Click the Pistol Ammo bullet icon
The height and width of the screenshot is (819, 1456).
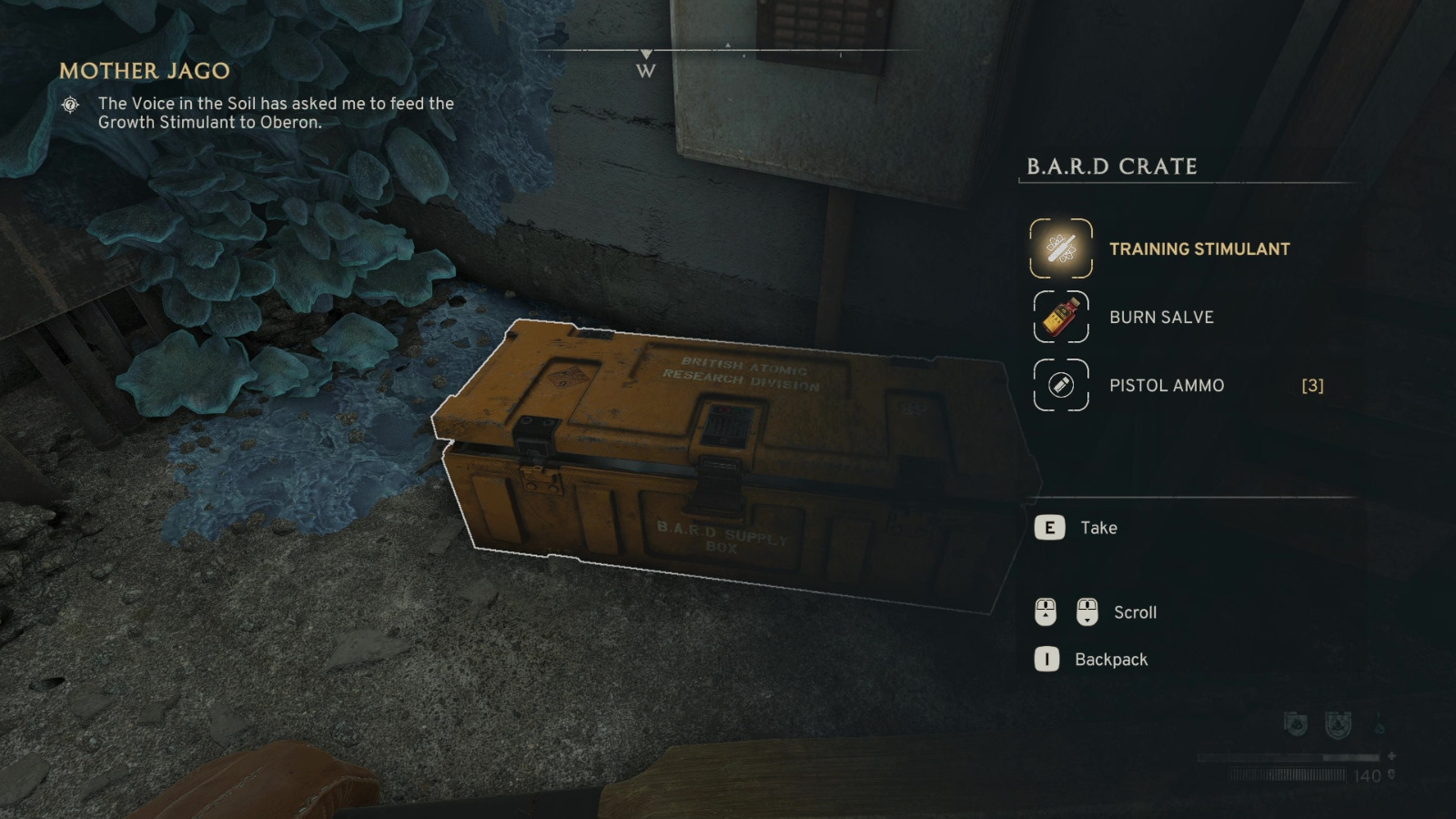[1061, 385]
